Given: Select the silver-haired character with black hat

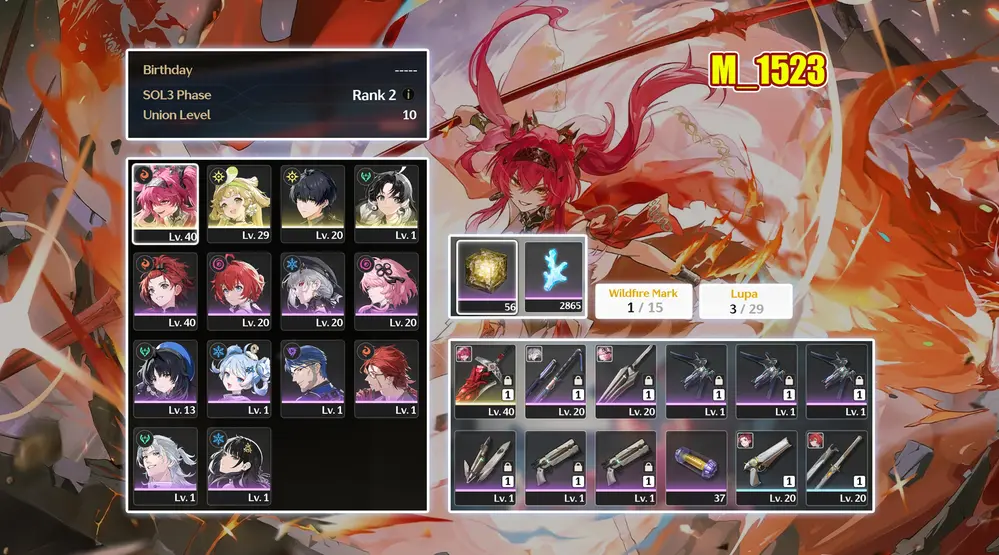Looking at the screenshot, I should [x=313, y=291].
